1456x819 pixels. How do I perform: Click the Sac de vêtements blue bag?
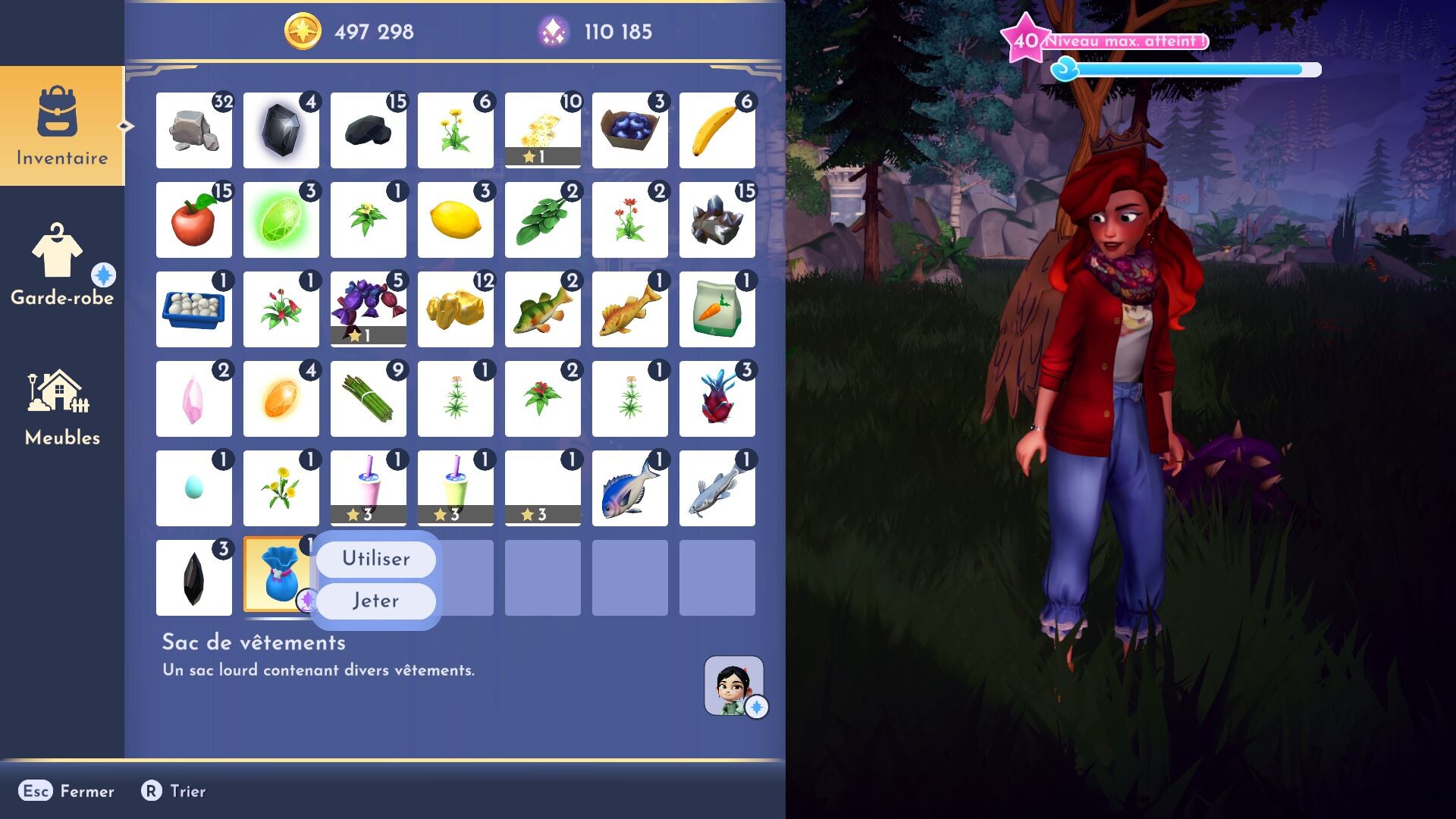281,578
